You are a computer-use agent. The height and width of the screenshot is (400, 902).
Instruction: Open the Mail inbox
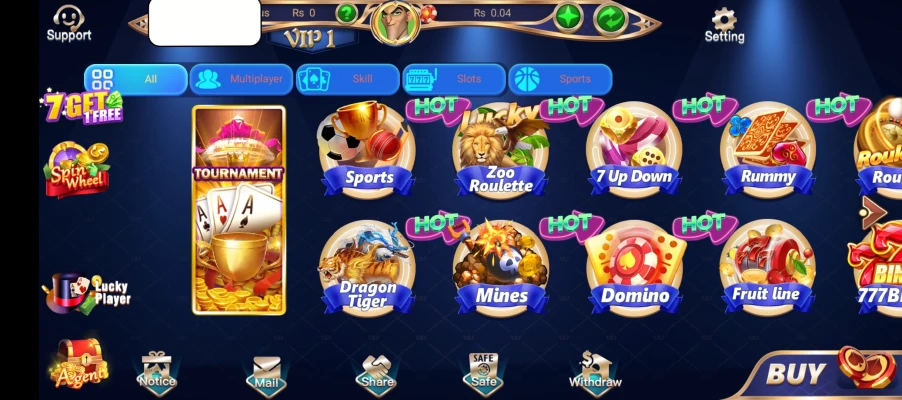266,372
